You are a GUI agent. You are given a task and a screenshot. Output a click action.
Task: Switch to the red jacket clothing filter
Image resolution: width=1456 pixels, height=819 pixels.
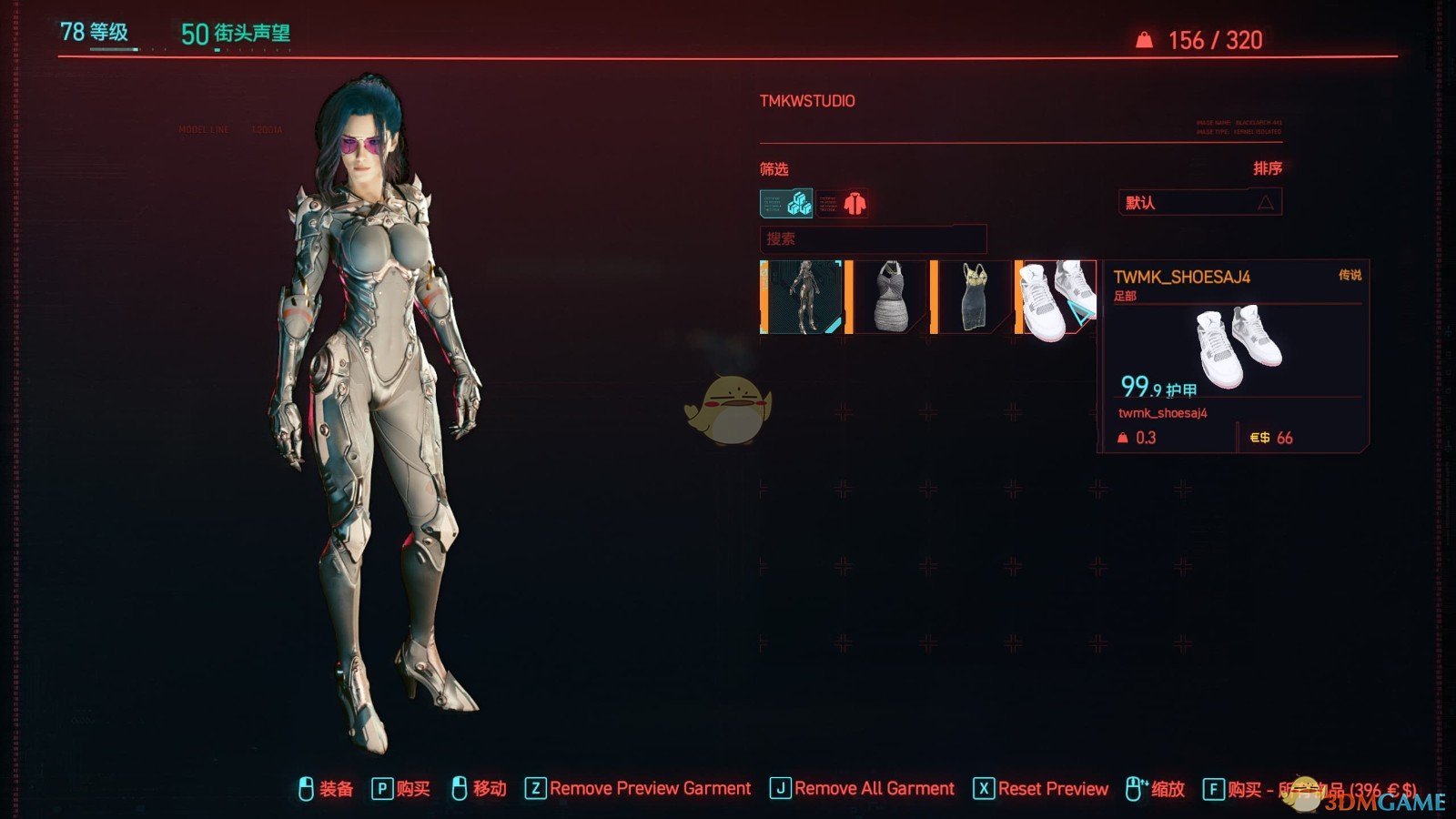click(843, 203)
